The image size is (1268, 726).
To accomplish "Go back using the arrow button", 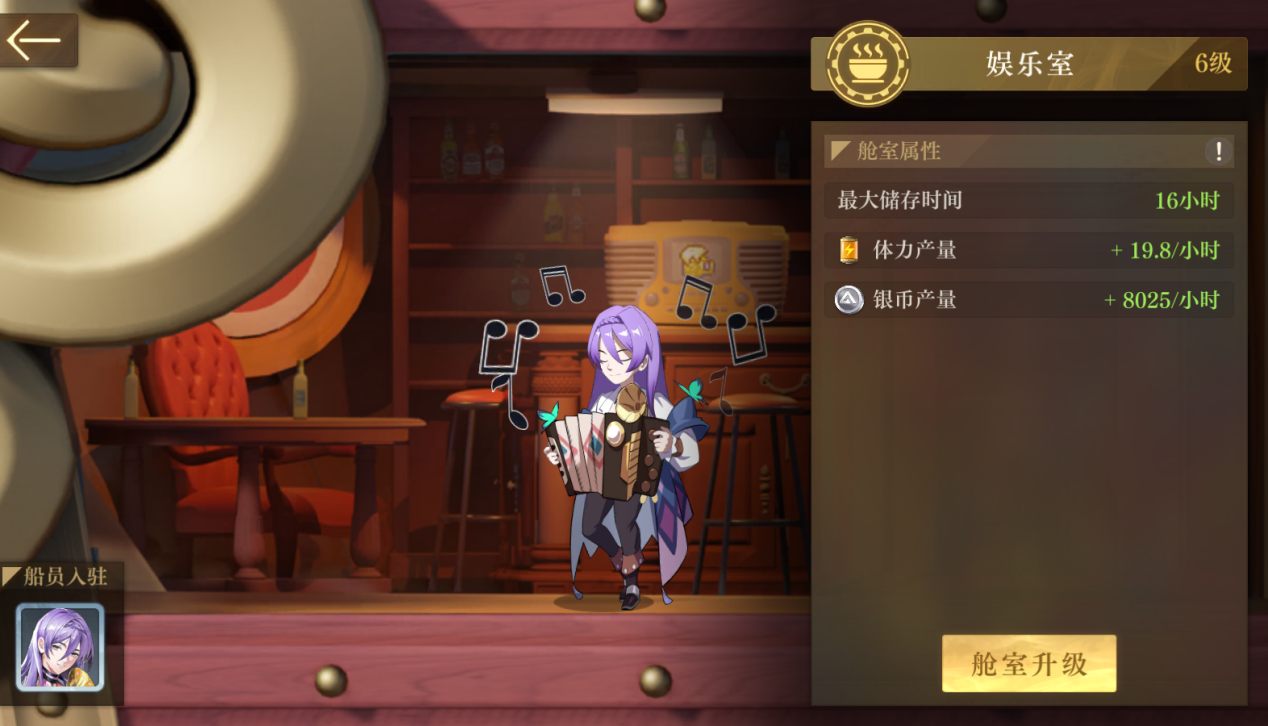I will [x=35, y=41].
